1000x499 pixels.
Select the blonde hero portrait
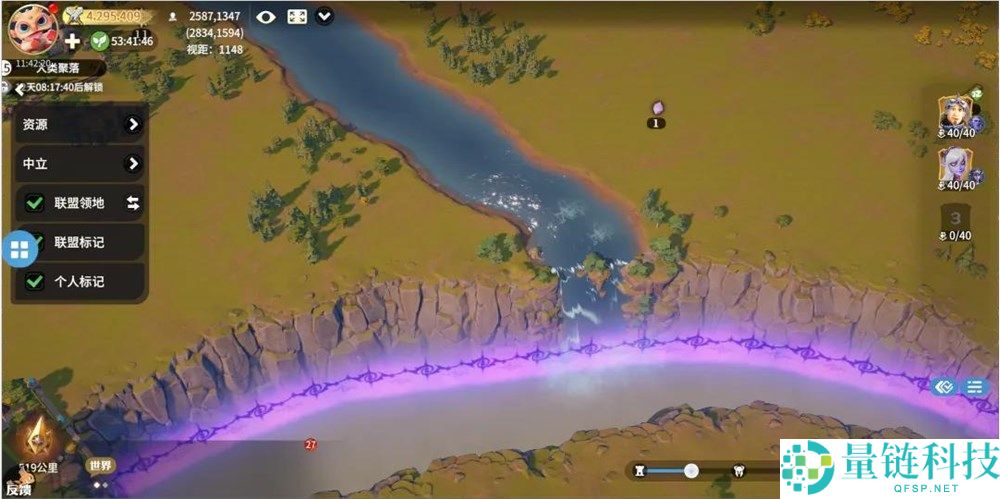[x=955, y=114]
